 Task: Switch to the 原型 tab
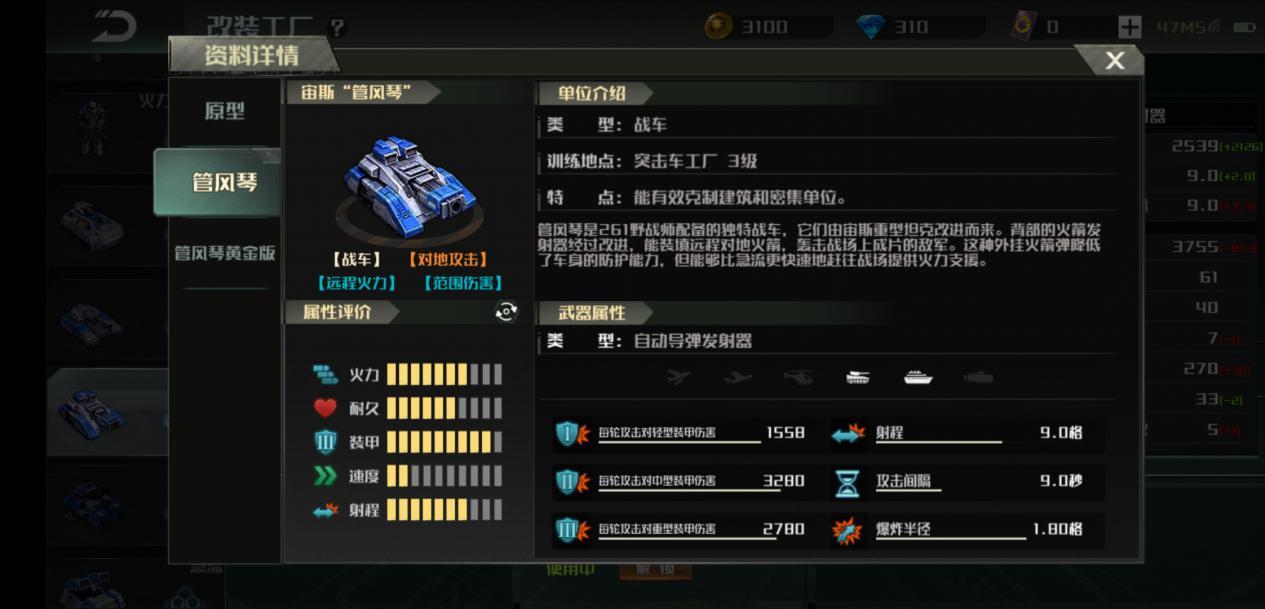pos(224,111)
